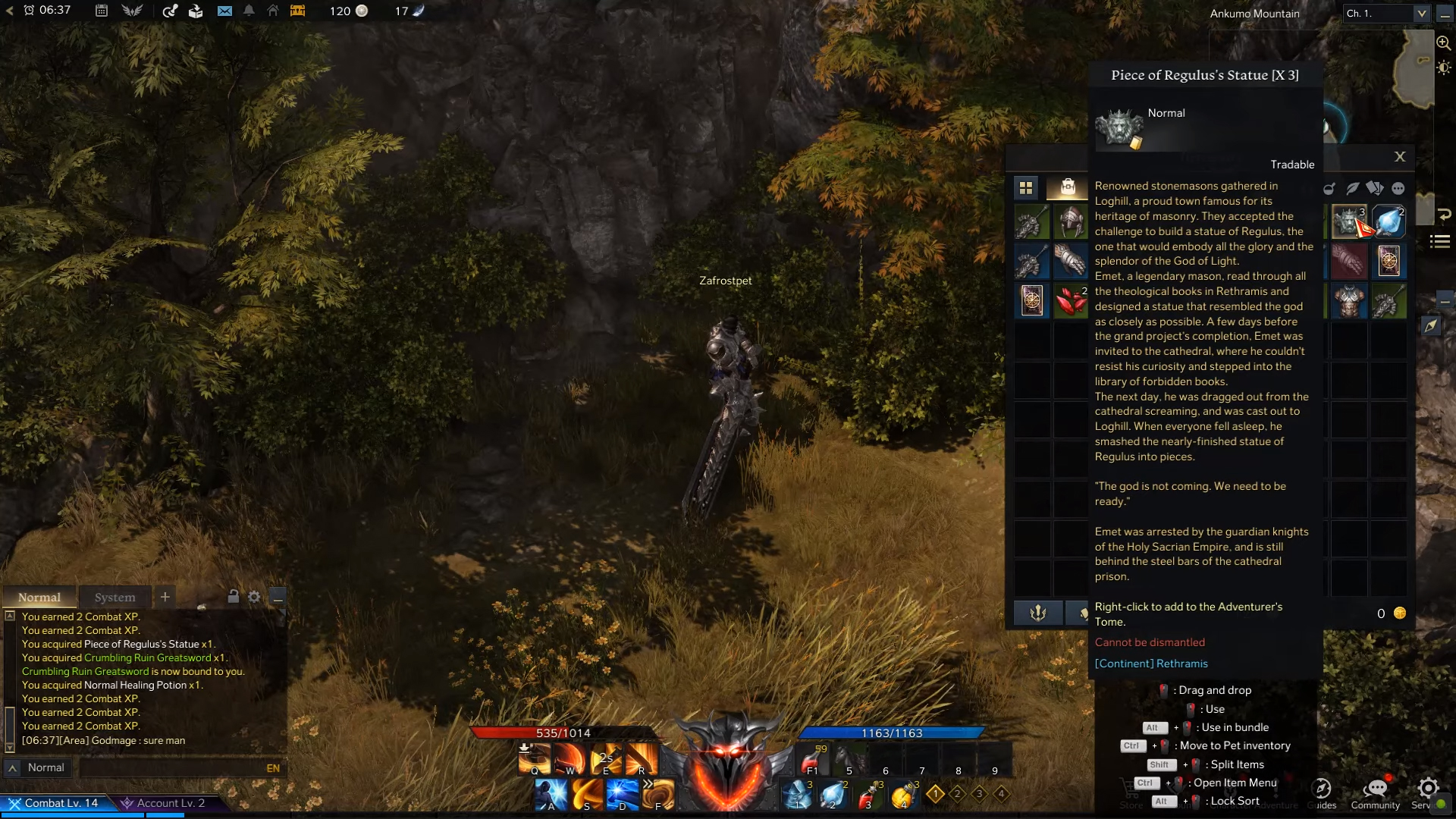
Task: Open the Guides compass menu icon
Action: coord(1323,789)
